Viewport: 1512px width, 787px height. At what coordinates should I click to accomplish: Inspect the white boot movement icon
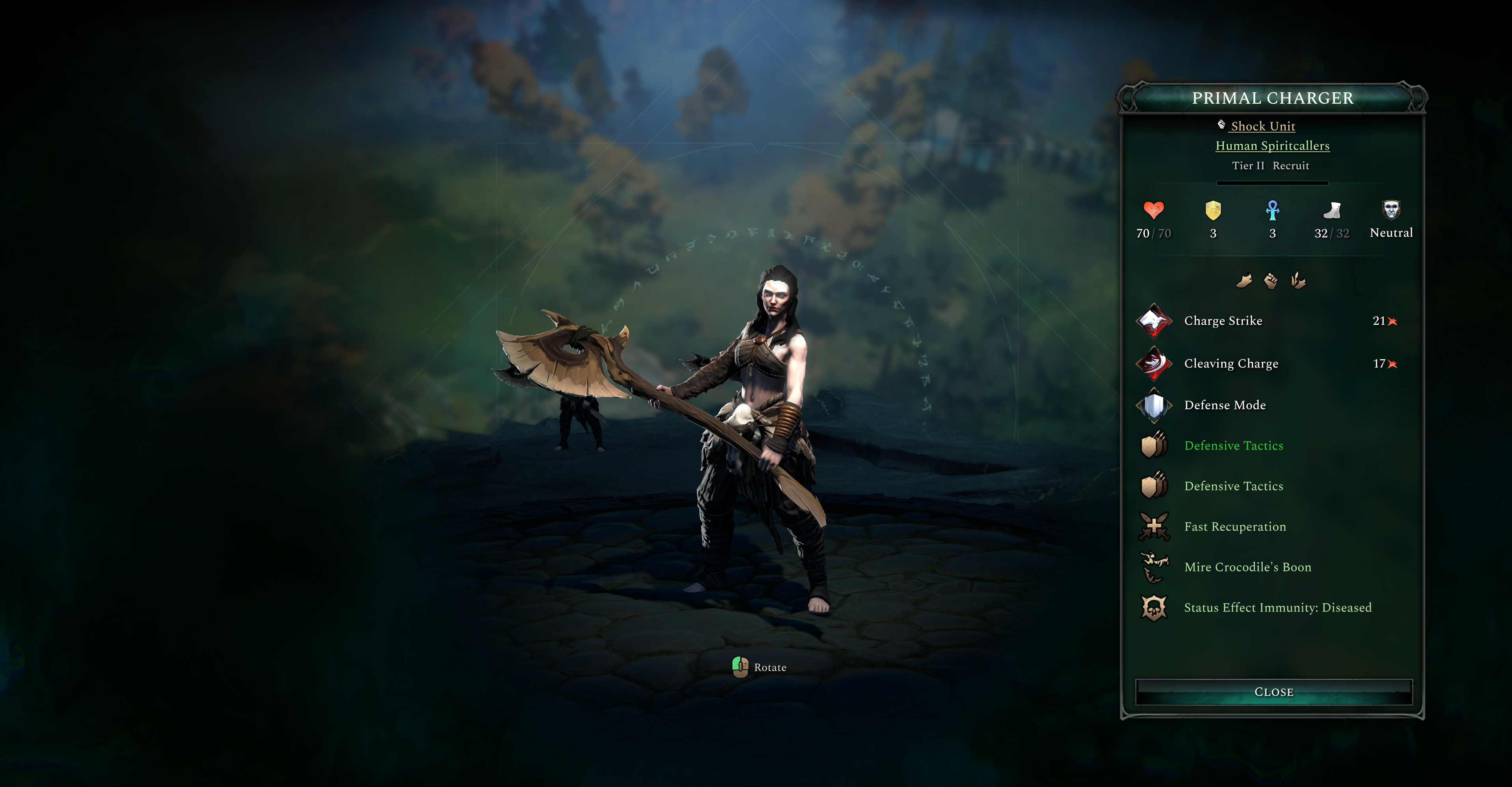pyautogui.click(x=1332, y=210)
